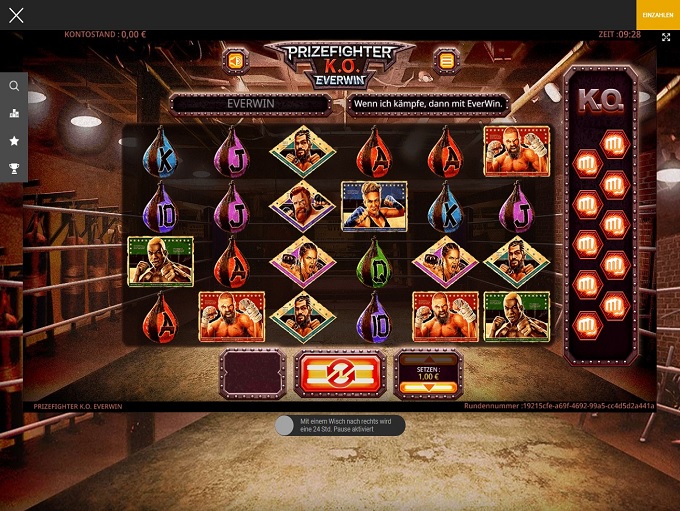Screen dimensions: 680x511
Task: Toggle the game sound speaker button
Action: tap(234, 61)
